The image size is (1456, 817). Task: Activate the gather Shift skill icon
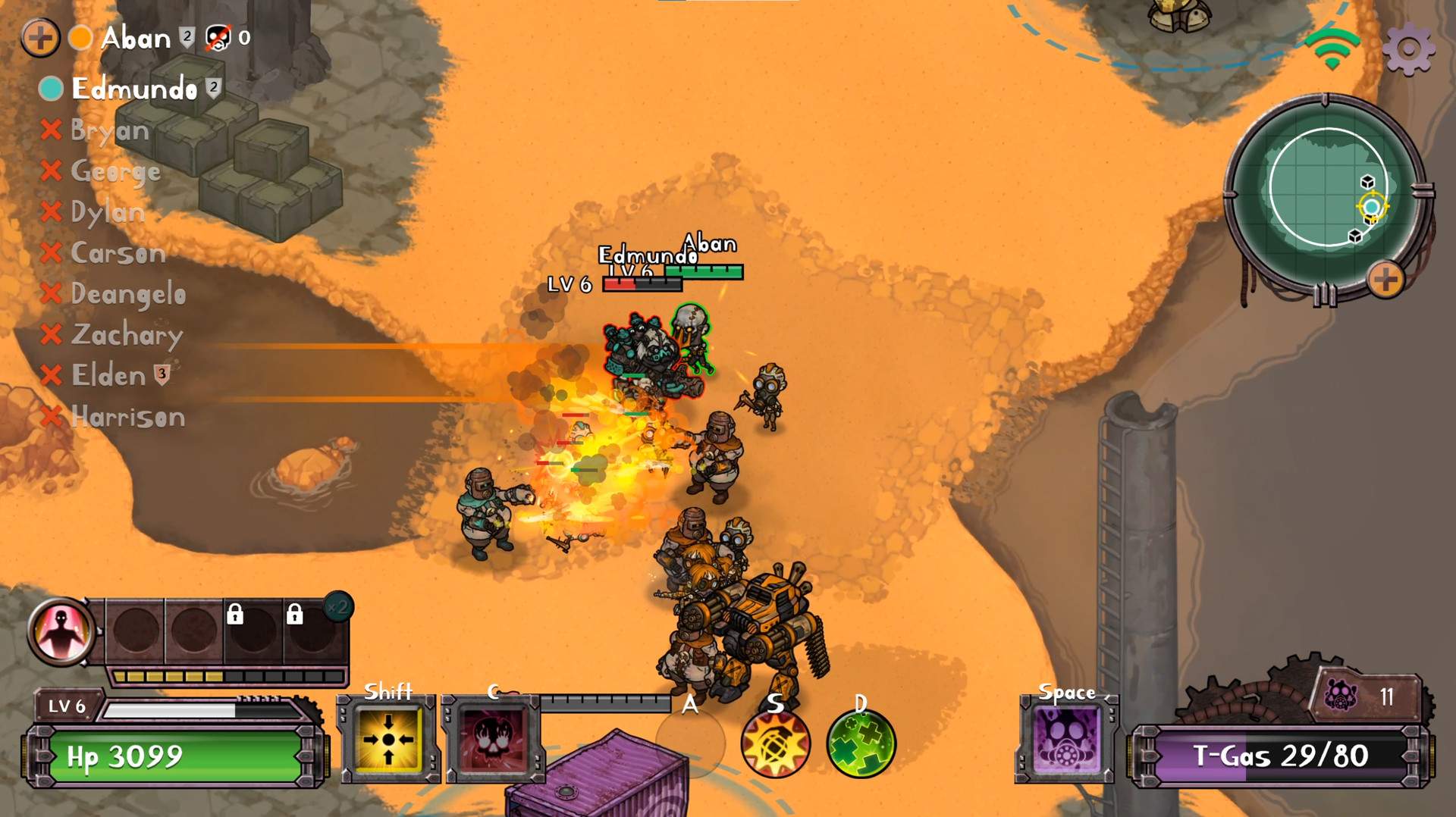[388, 739]
